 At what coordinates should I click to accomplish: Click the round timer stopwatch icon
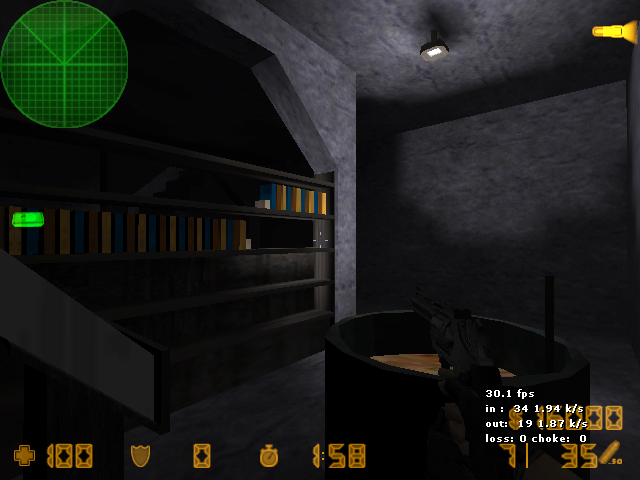[x=269, y=456]
